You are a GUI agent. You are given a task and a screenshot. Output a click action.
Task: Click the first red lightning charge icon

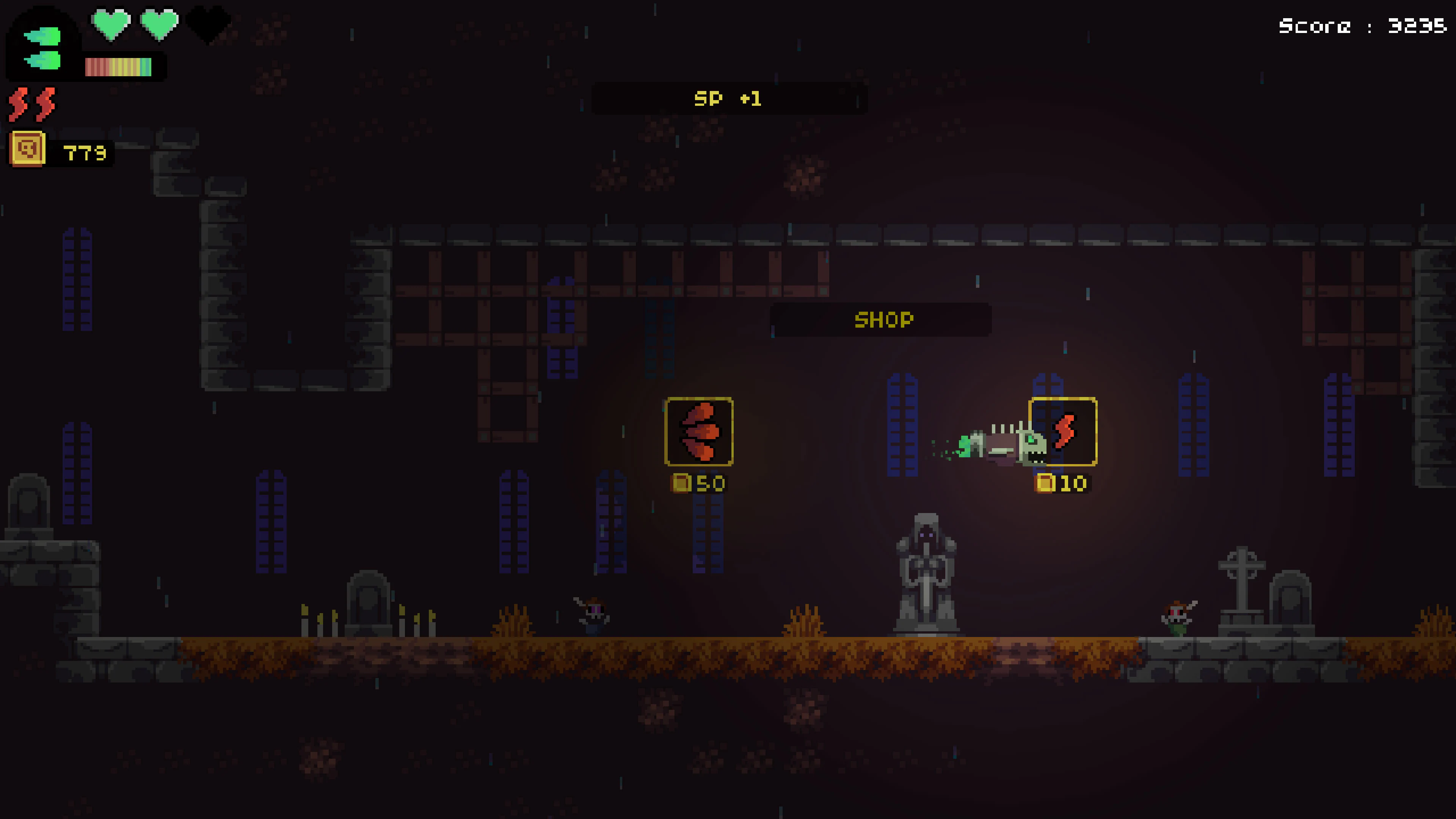(x=17, y=103)
